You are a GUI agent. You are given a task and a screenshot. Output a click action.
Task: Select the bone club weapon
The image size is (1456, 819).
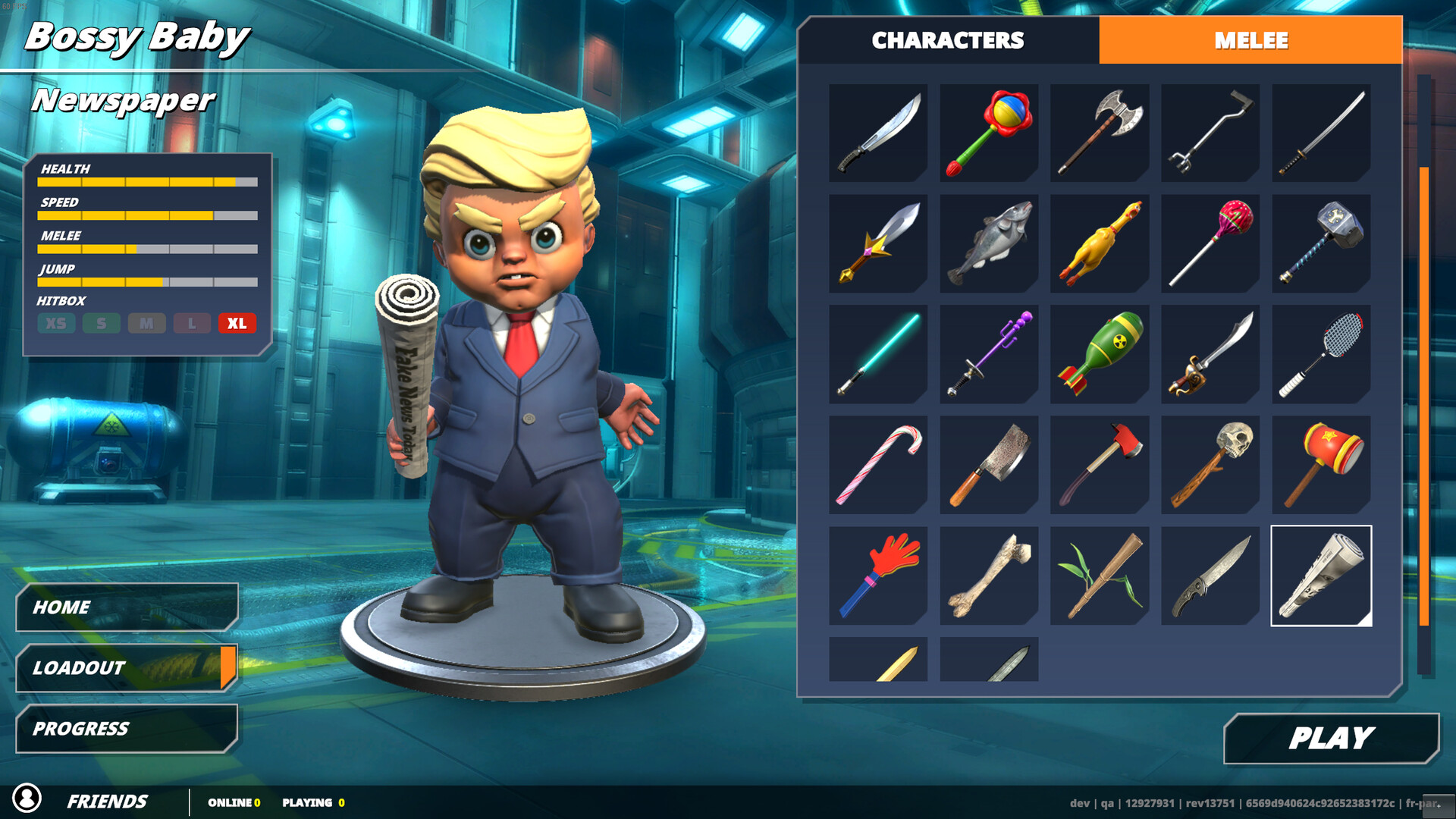pyautogui.click(x=989, y=576)
